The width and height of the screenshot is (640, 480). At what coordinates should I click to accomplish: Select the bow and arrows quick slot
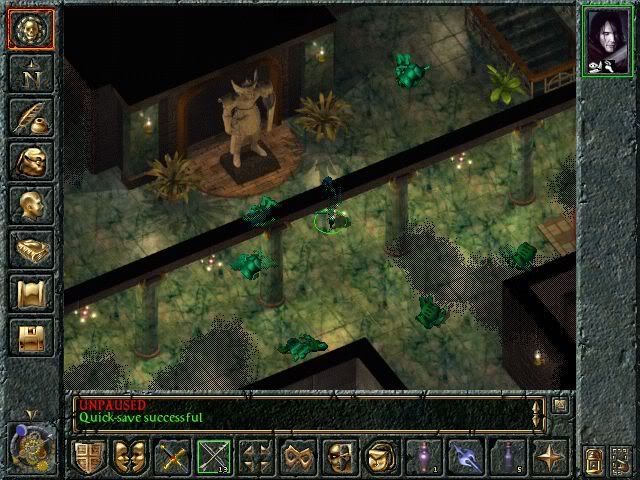(213, 457)
